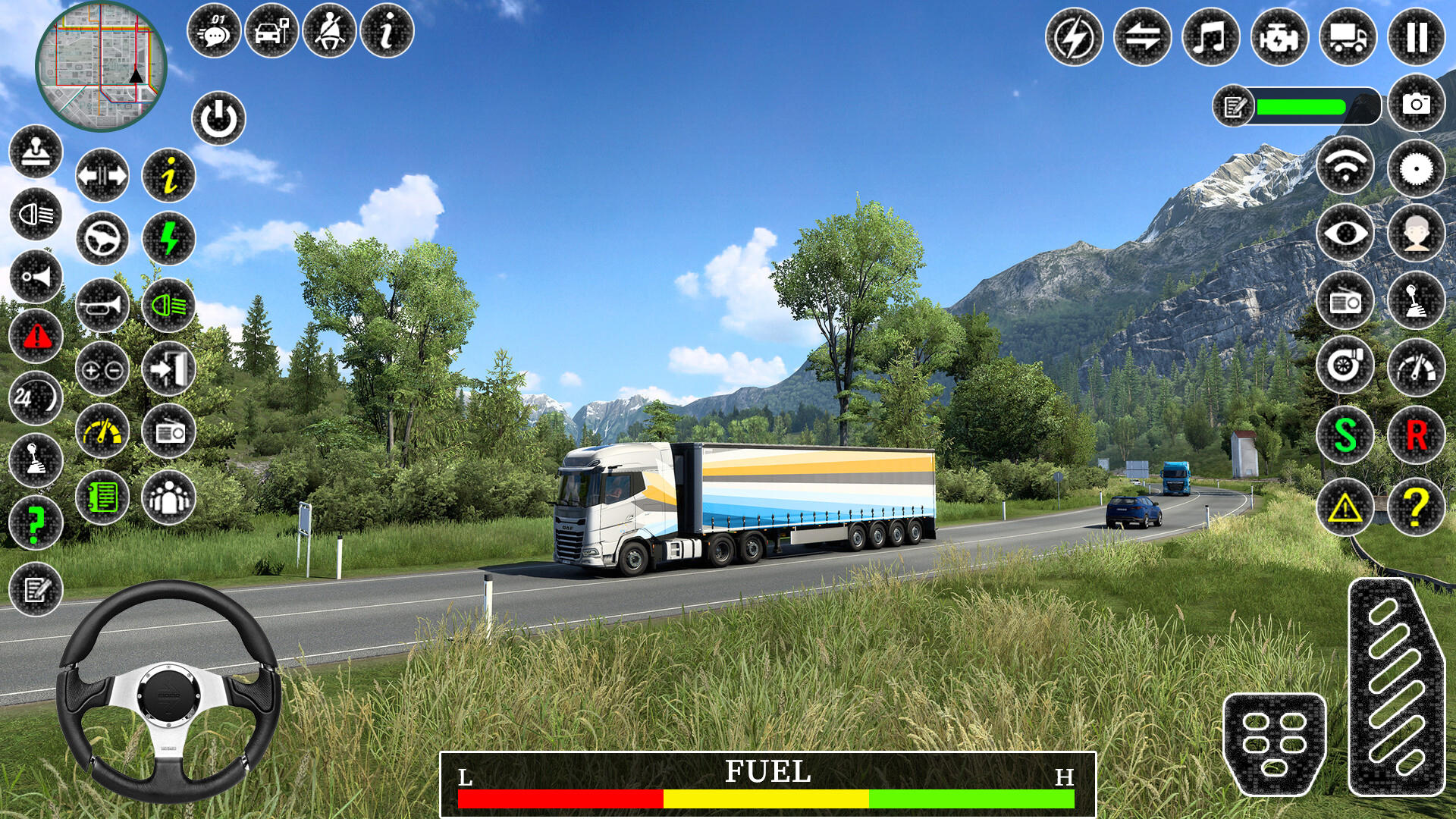This screenshot has width=1456, height=819.
Task: Toggle headlights with the green headlight icon
Action: (x=168, y=306)
